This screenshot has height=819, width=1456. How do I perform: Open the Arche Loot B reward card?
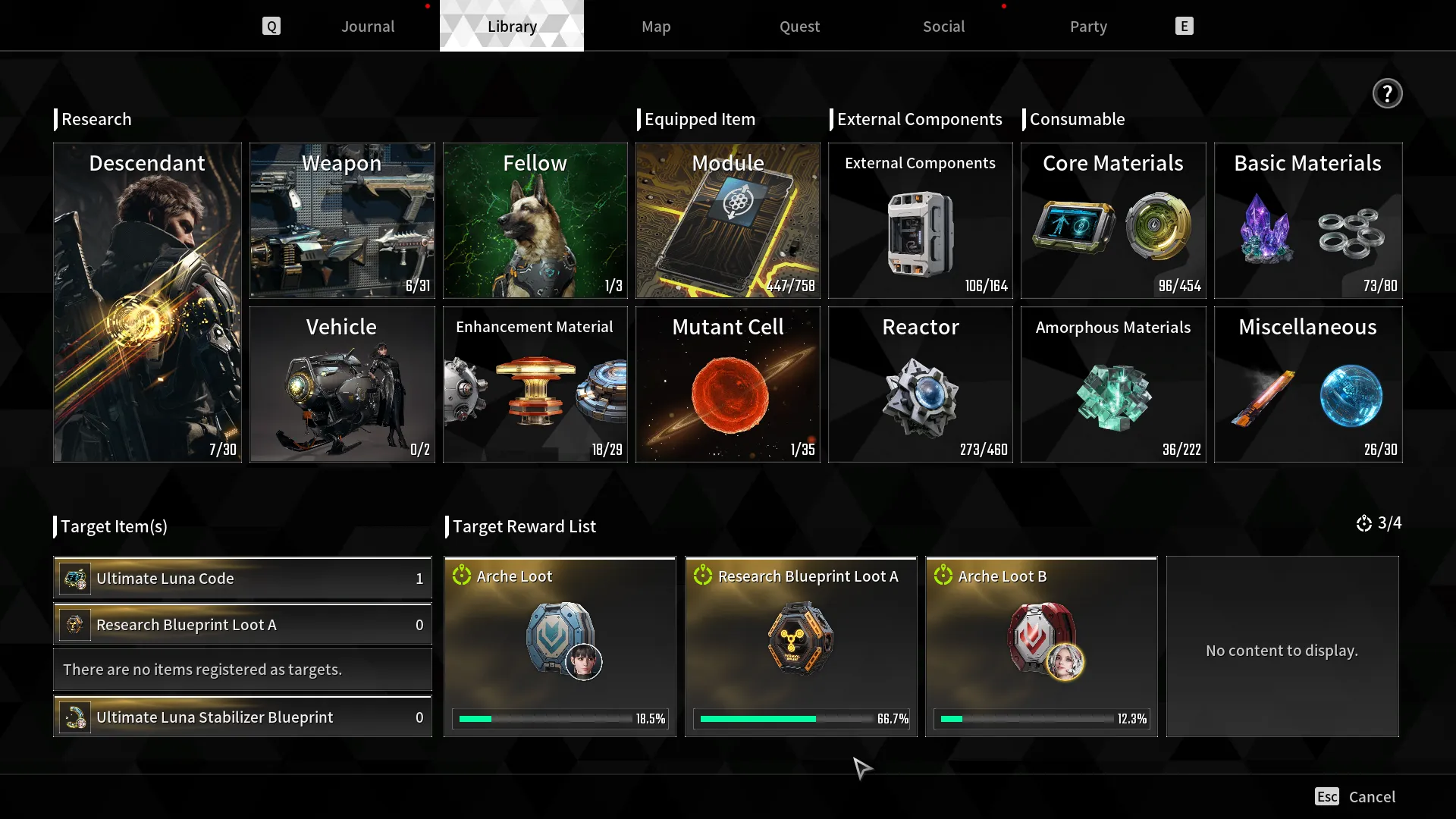(x=1041, y=647)
